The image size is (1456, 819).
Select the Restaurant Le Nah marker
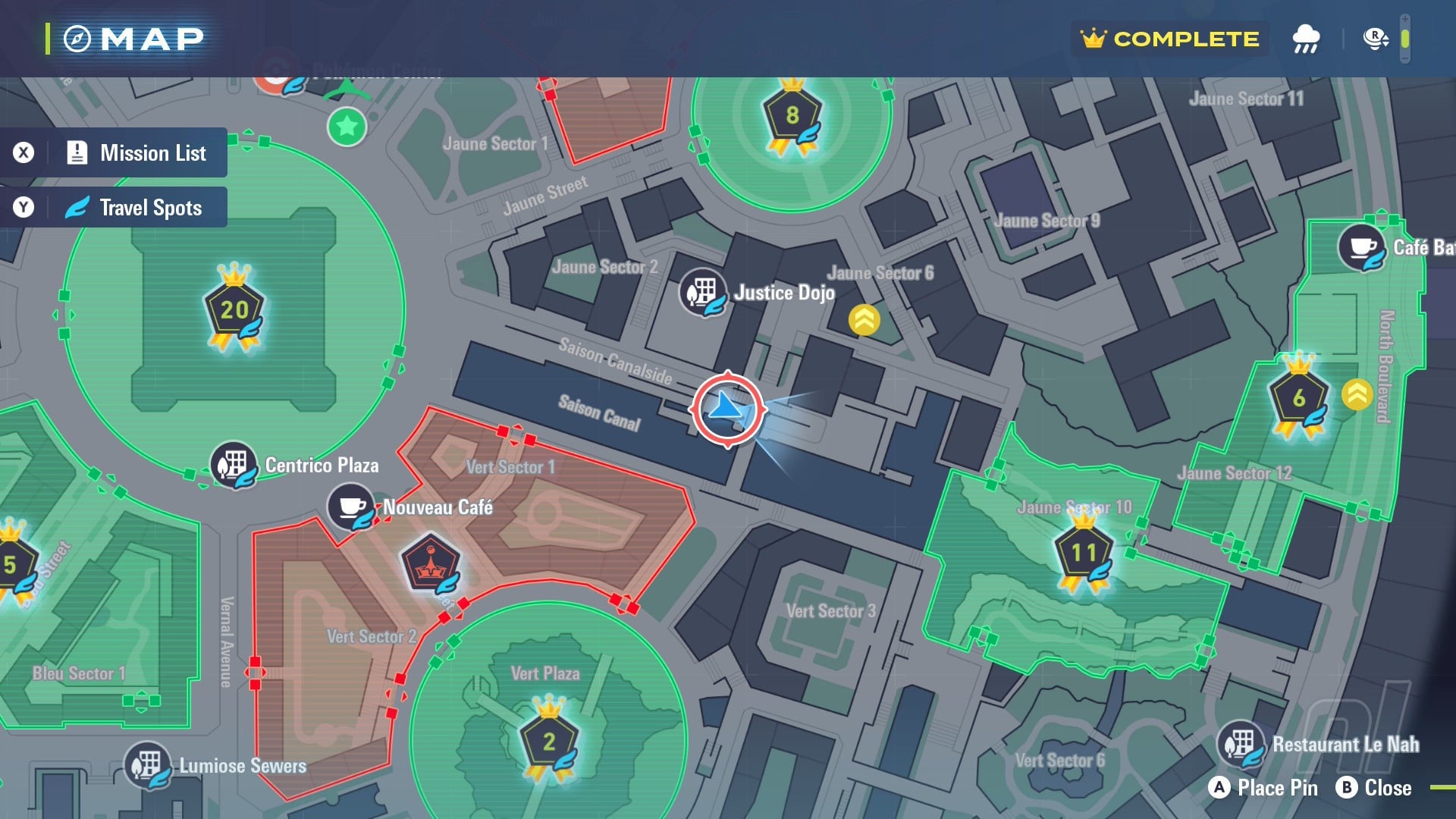(x=1241, y=743)
